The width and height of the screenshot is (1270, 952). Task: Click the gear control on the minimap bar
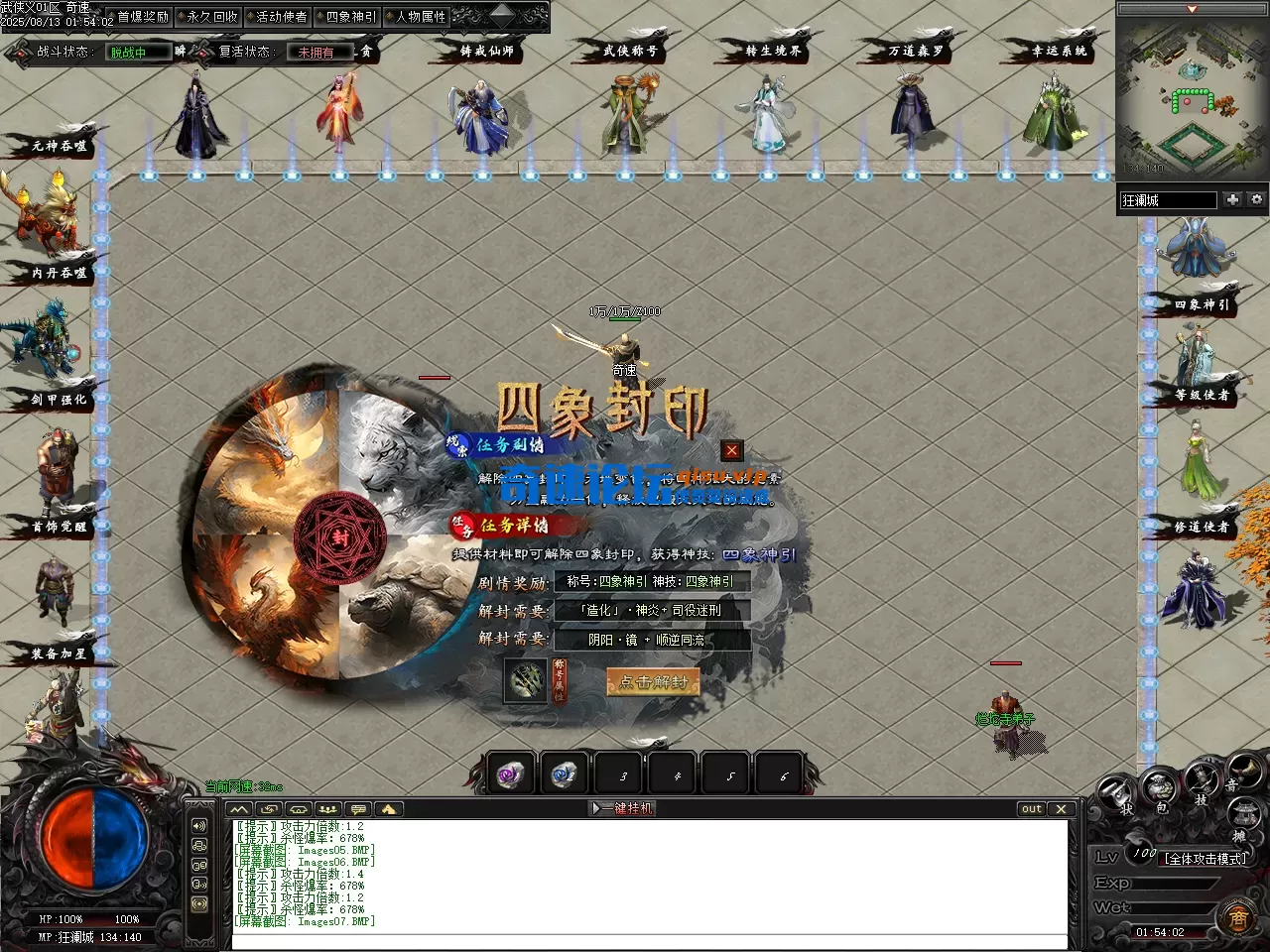[1256, 199]
